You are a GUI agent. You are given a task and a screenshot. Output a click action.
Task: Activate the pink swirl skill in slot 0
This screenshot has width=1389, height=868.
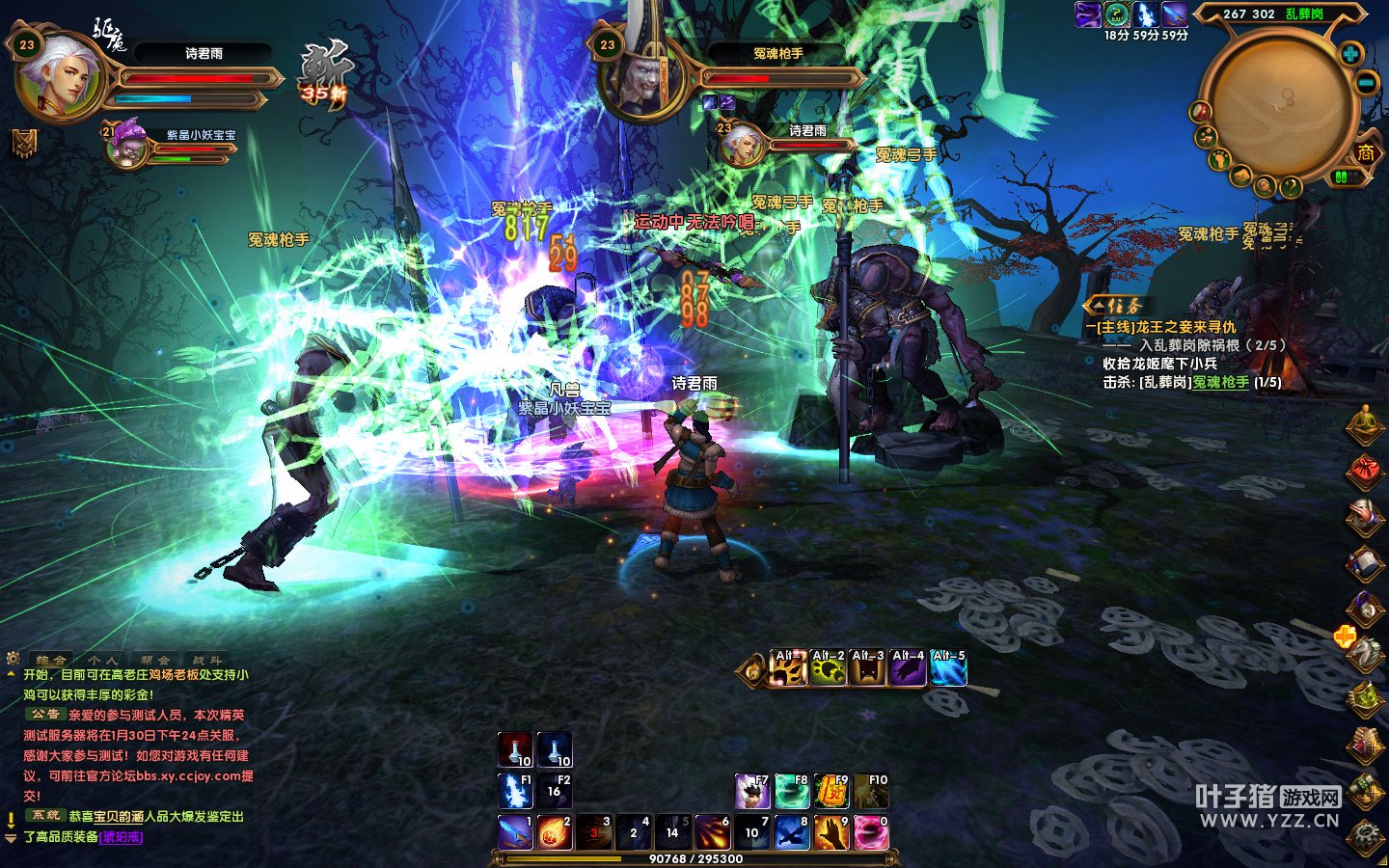870,831
